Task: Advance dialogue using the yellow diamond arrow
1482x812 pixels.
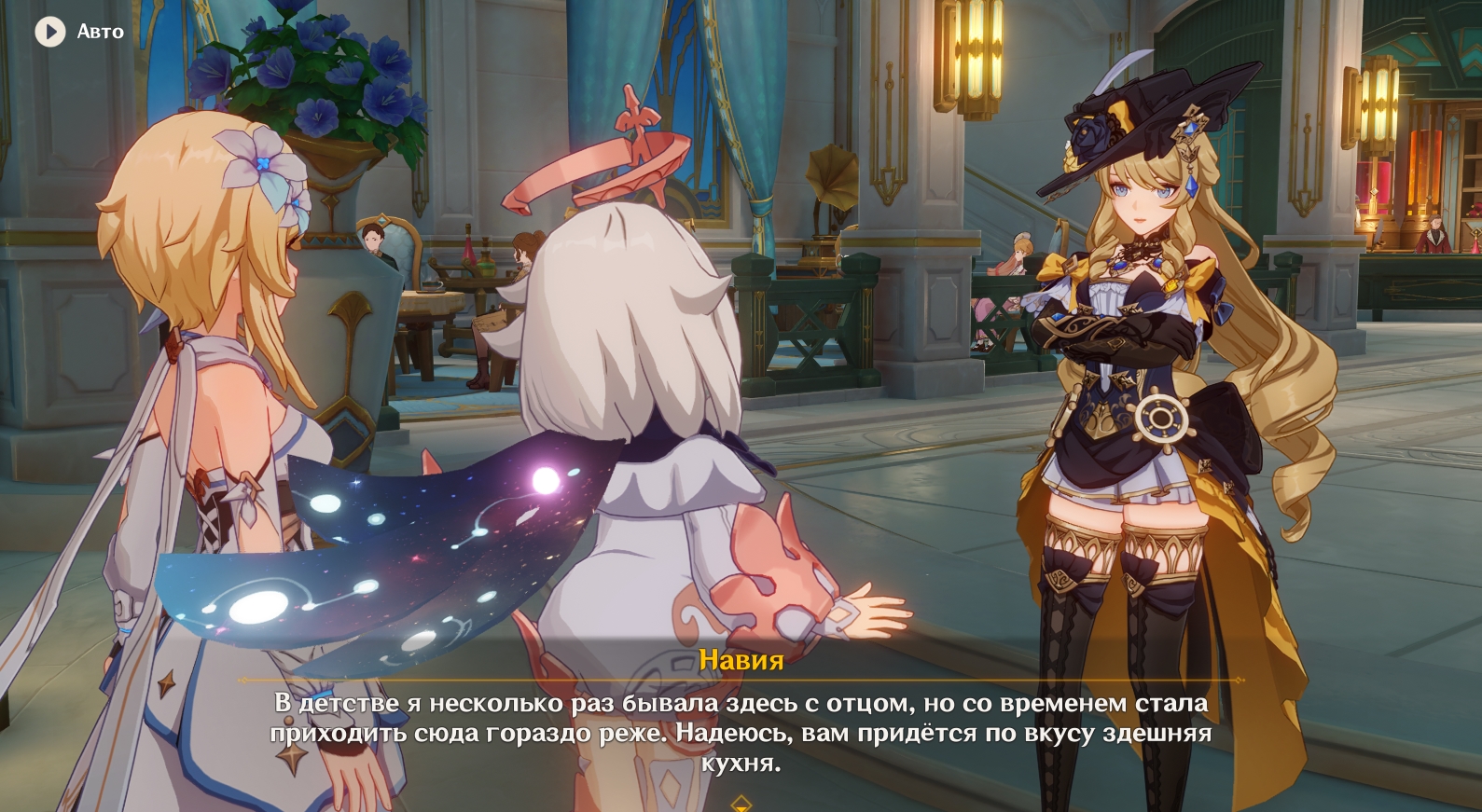Action: 741,803
